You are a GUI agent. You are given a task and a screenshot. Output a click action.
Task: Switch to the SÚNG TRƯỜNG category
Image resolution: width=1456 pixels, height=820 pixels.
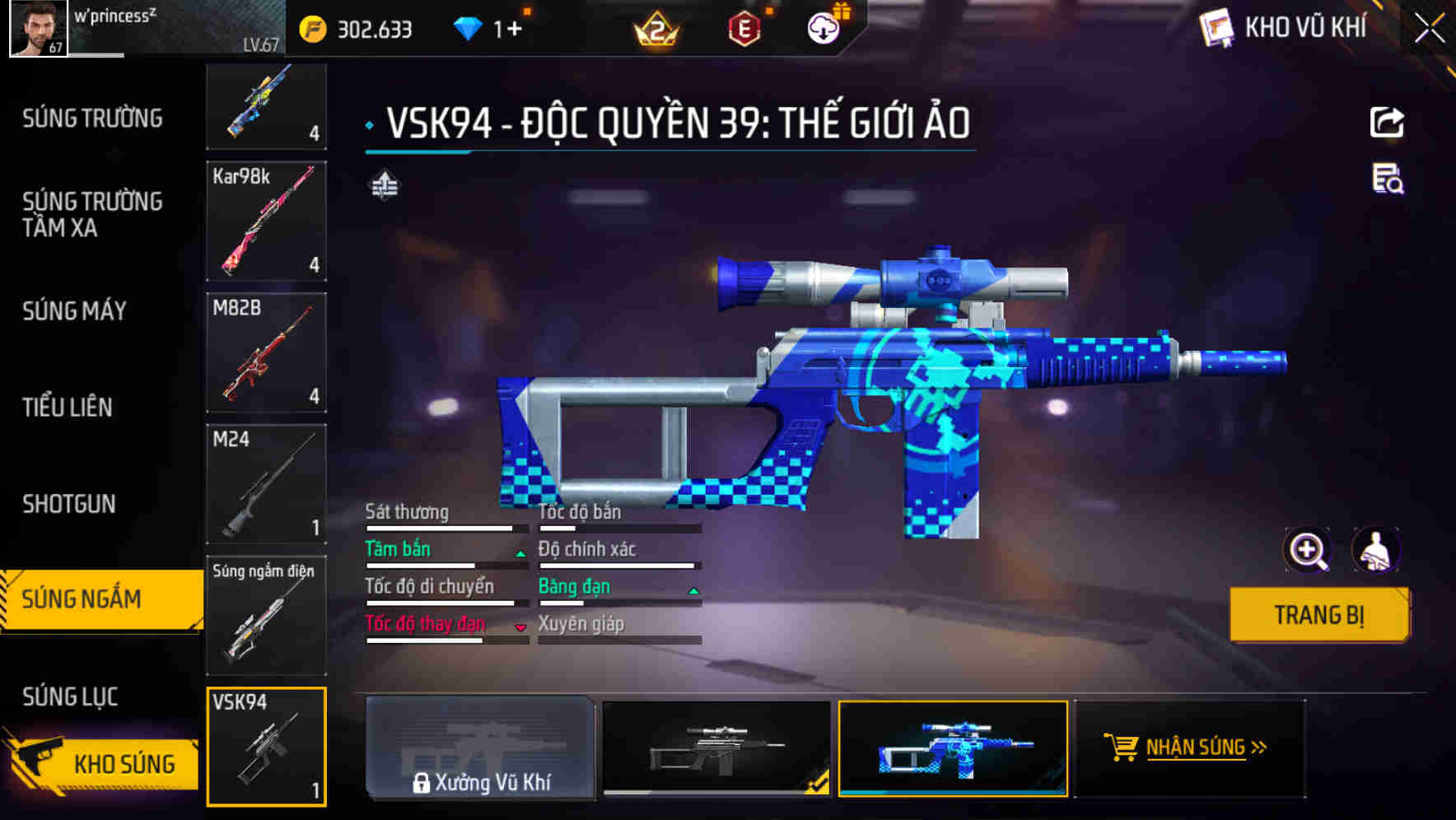92,118
